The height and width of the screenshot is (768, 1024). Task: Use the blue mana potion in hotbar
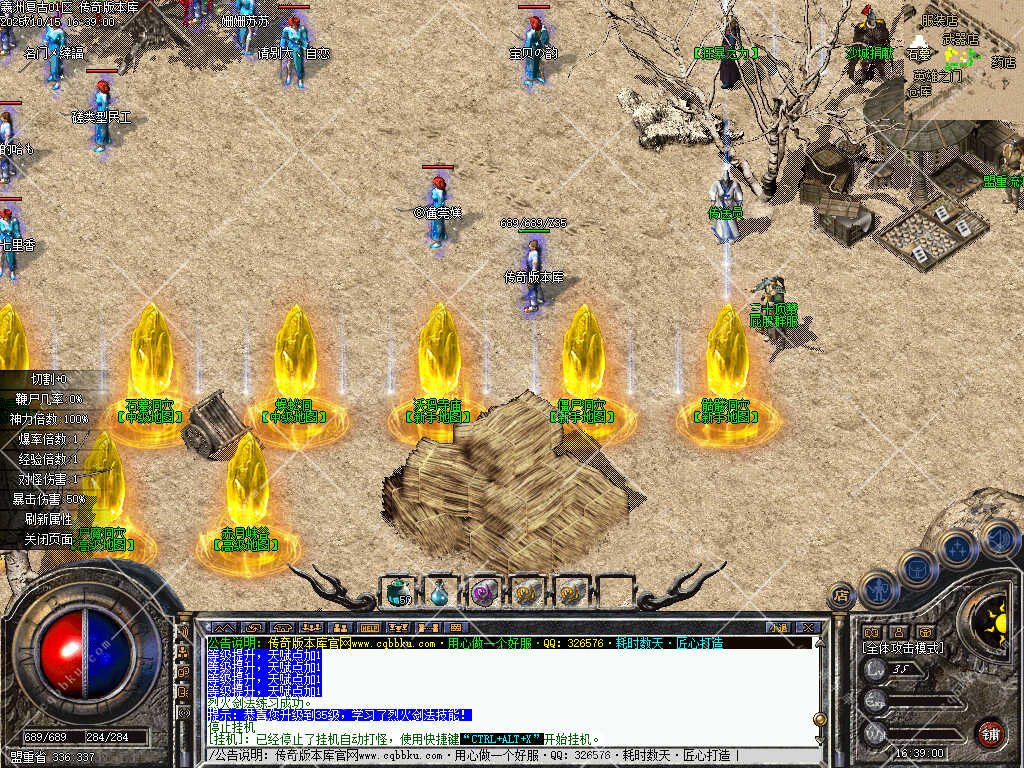point(441,592)
